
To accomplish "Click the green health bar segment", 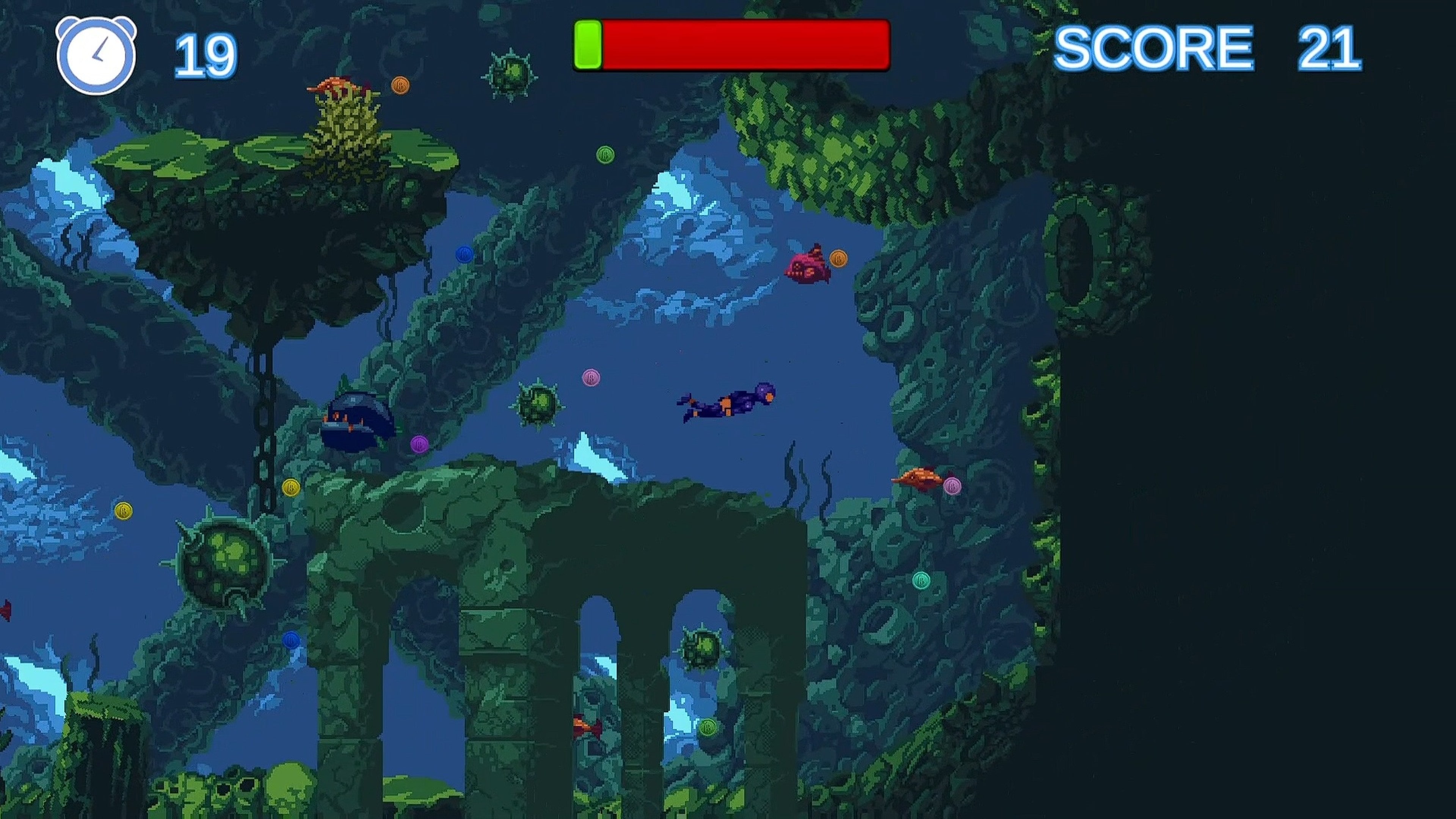I will tap(588, 46).
